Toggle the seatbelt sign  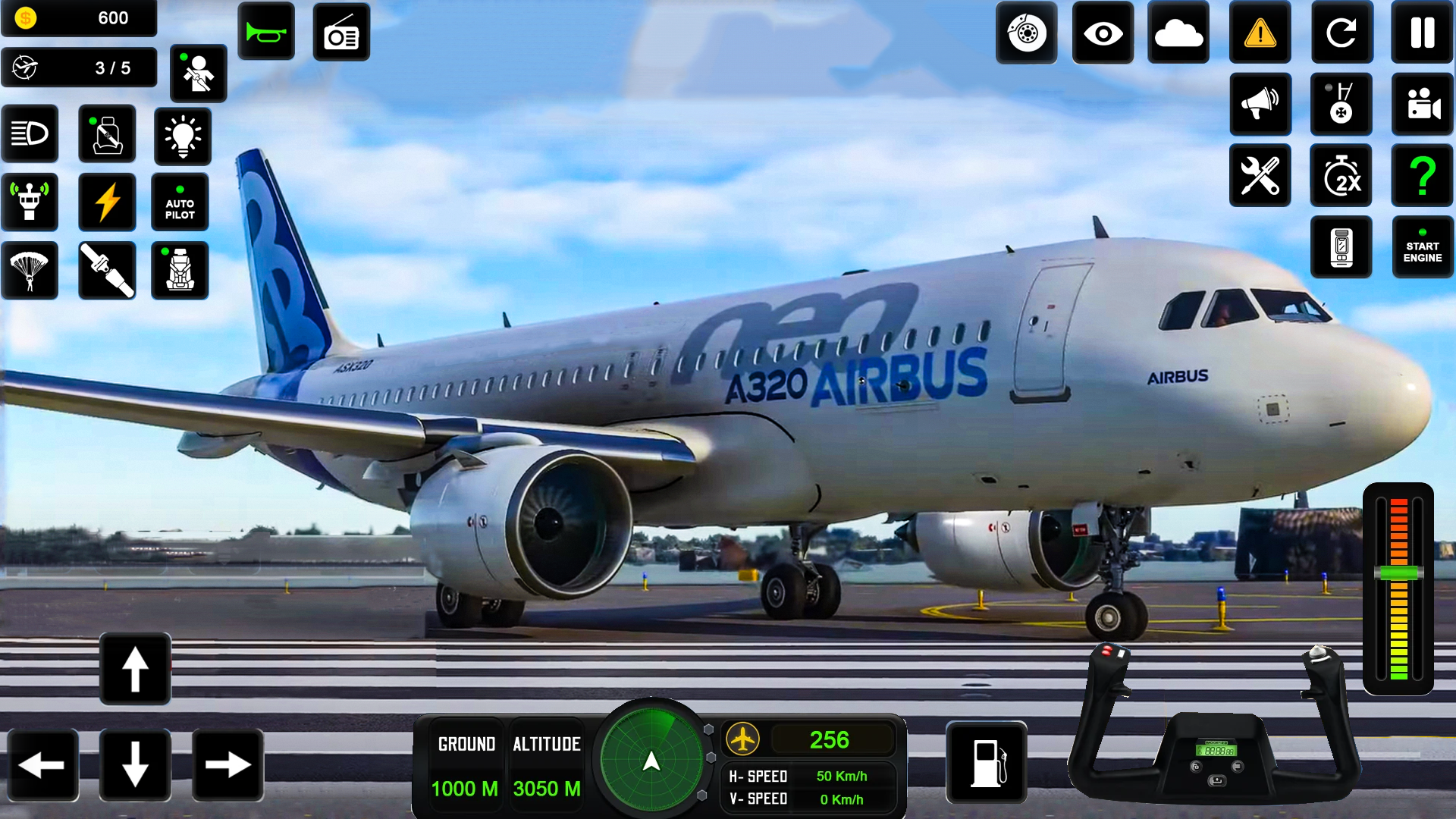[x=107, y=133]
